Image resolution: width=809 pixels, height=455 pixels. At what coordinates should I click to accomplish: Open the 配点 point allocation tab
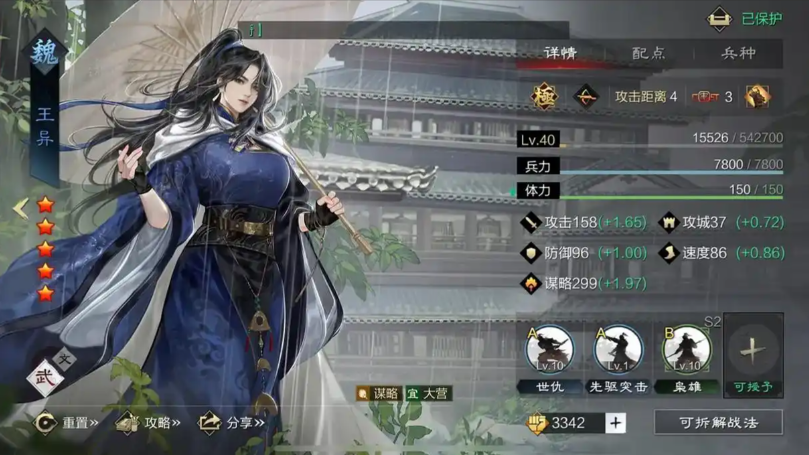pos(648,53)
